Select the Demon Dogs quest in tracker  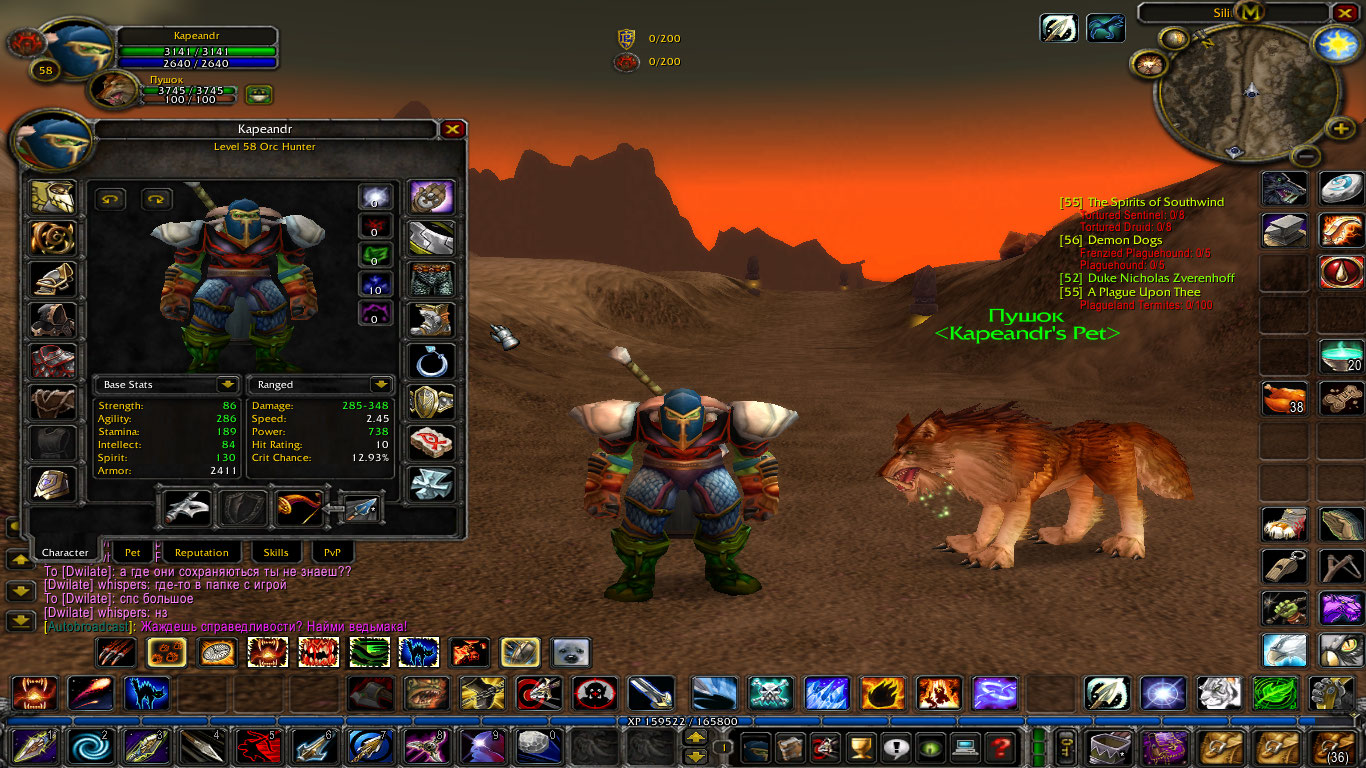pyautogui.click(x=1124, y=240)
